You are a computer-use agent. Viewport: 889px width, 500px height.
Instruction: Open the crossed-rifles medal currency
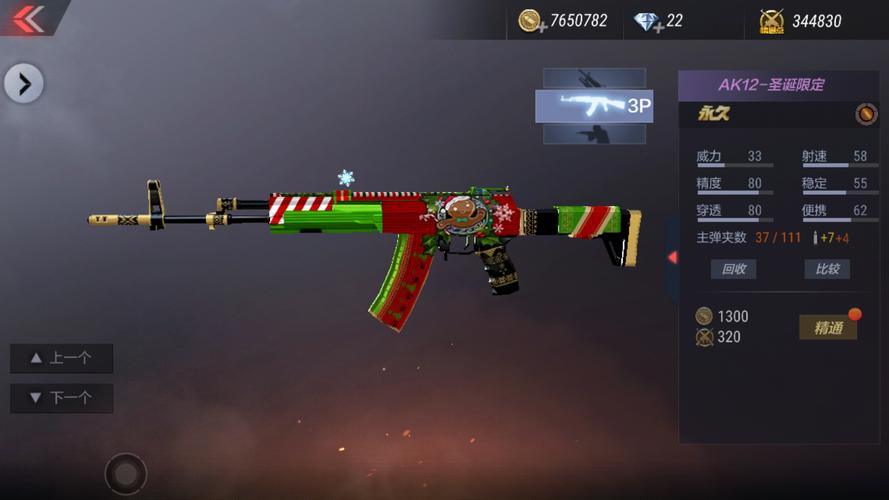point(771,21)
